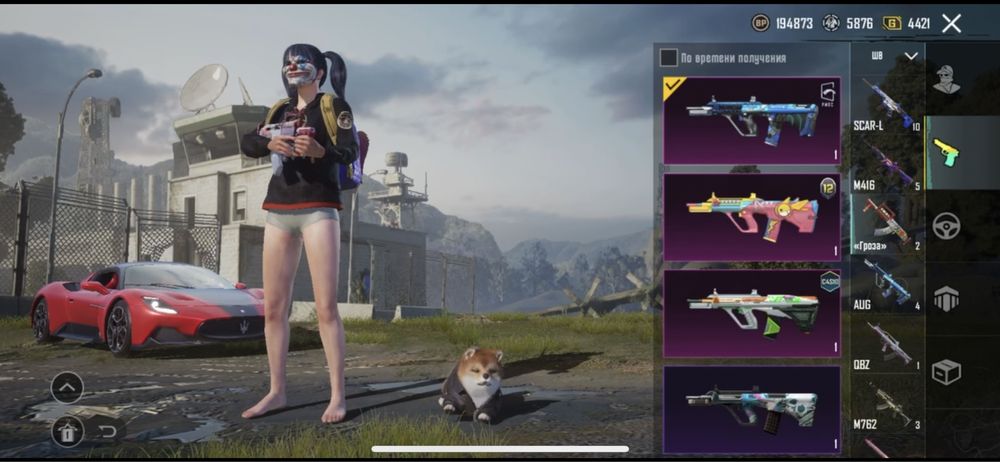The image size is (1000, 462).
Task: Open the QBZ weapon entry
Action: [886, 345]
